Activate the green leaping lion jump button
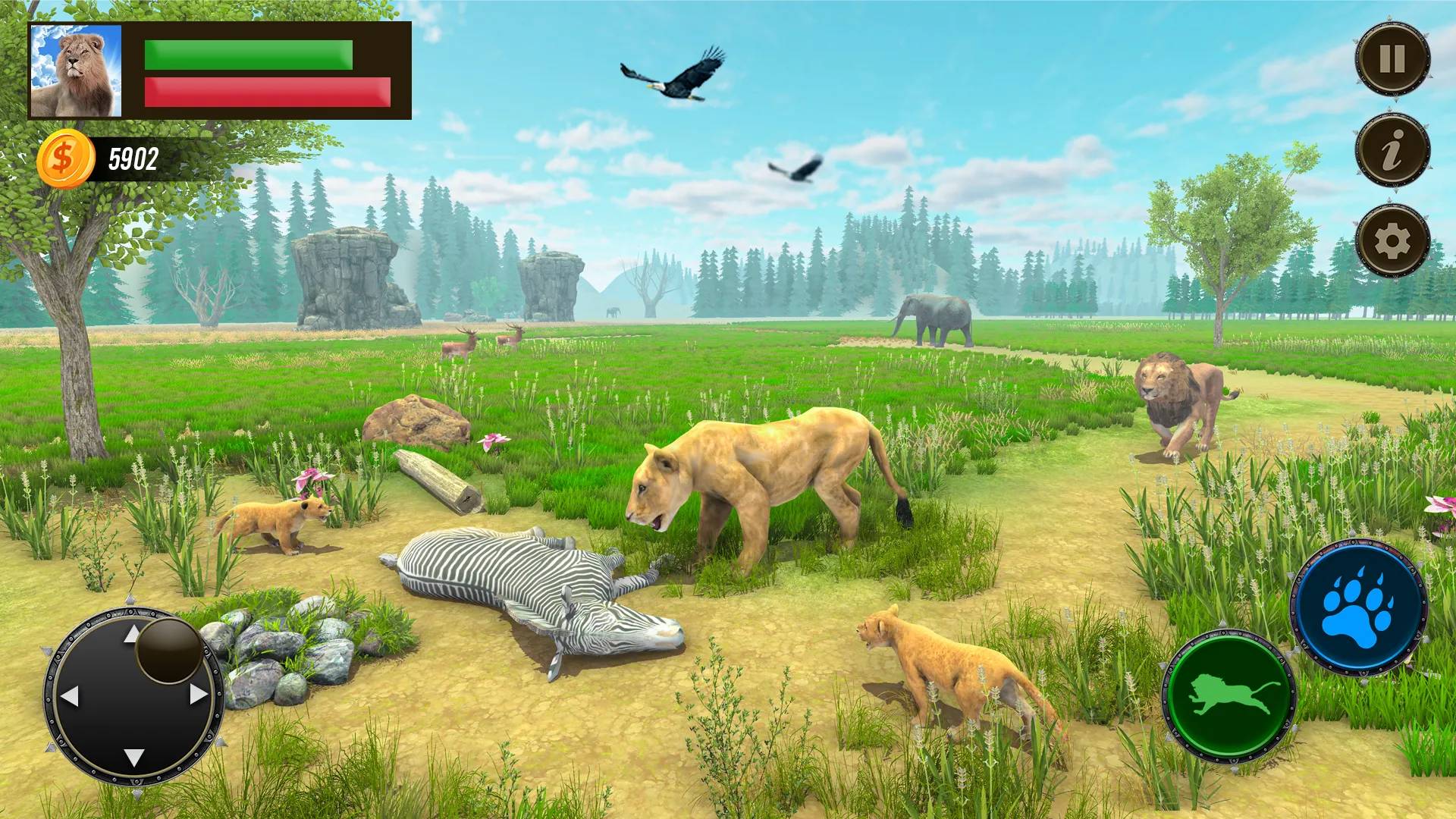Image resolution: width=1456 pixels, height=819 pixels. [x=1229, y=696]
